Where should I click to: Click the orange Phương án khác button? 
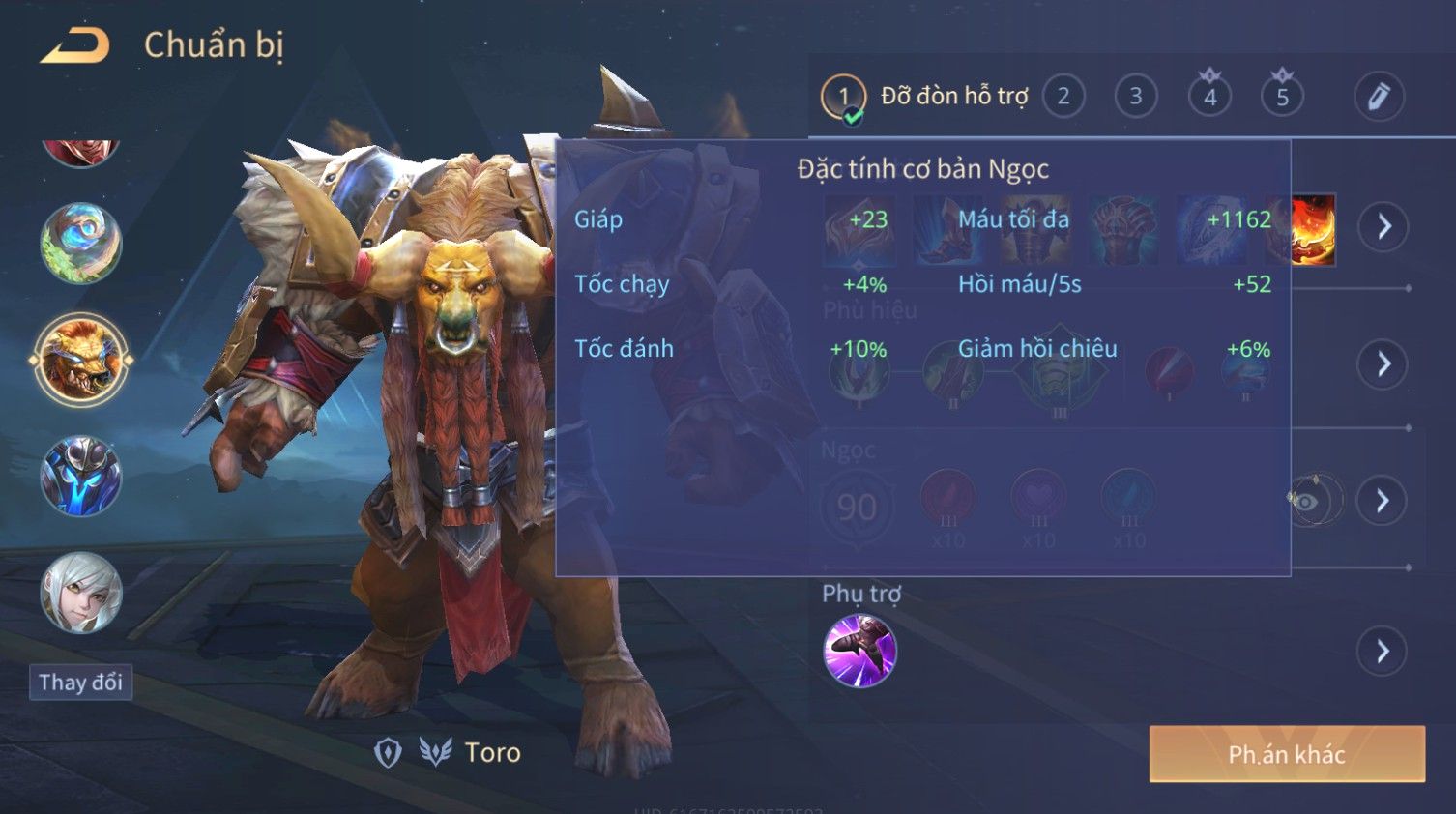1287,754
